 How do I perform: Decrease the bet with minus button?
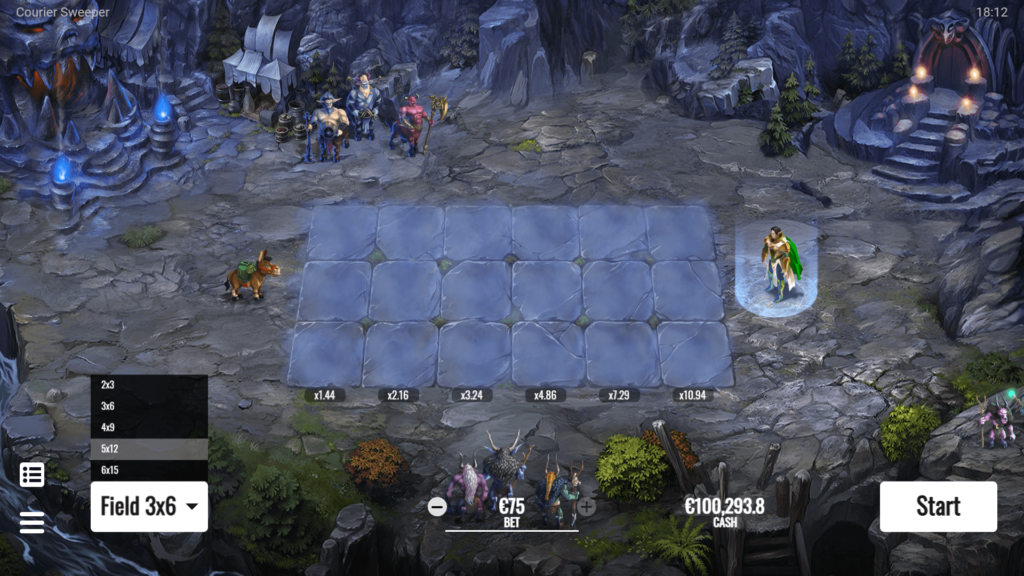(x=437, y=506)
